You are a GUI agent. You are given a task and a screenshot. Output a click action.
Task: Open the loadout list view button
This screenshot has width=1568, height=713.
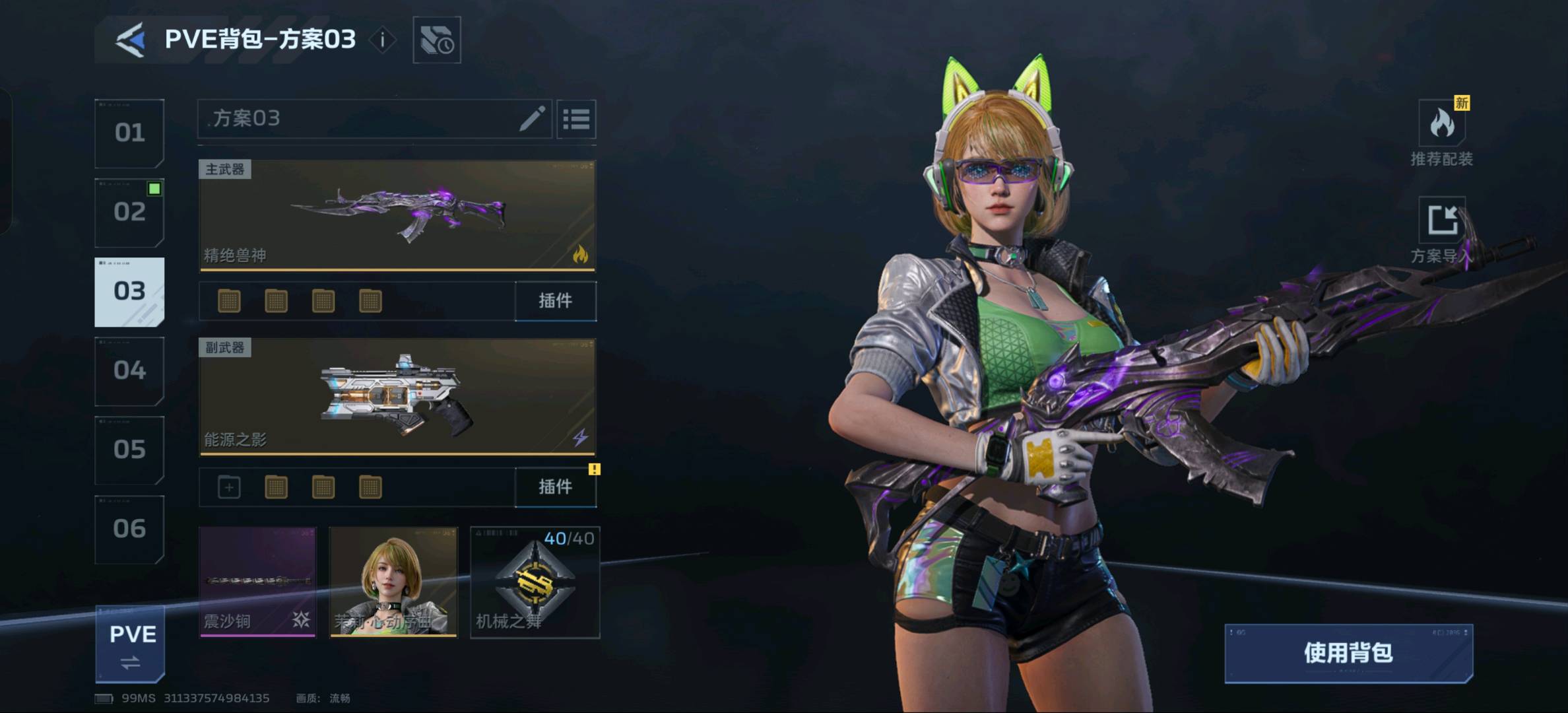coord(576,119)
